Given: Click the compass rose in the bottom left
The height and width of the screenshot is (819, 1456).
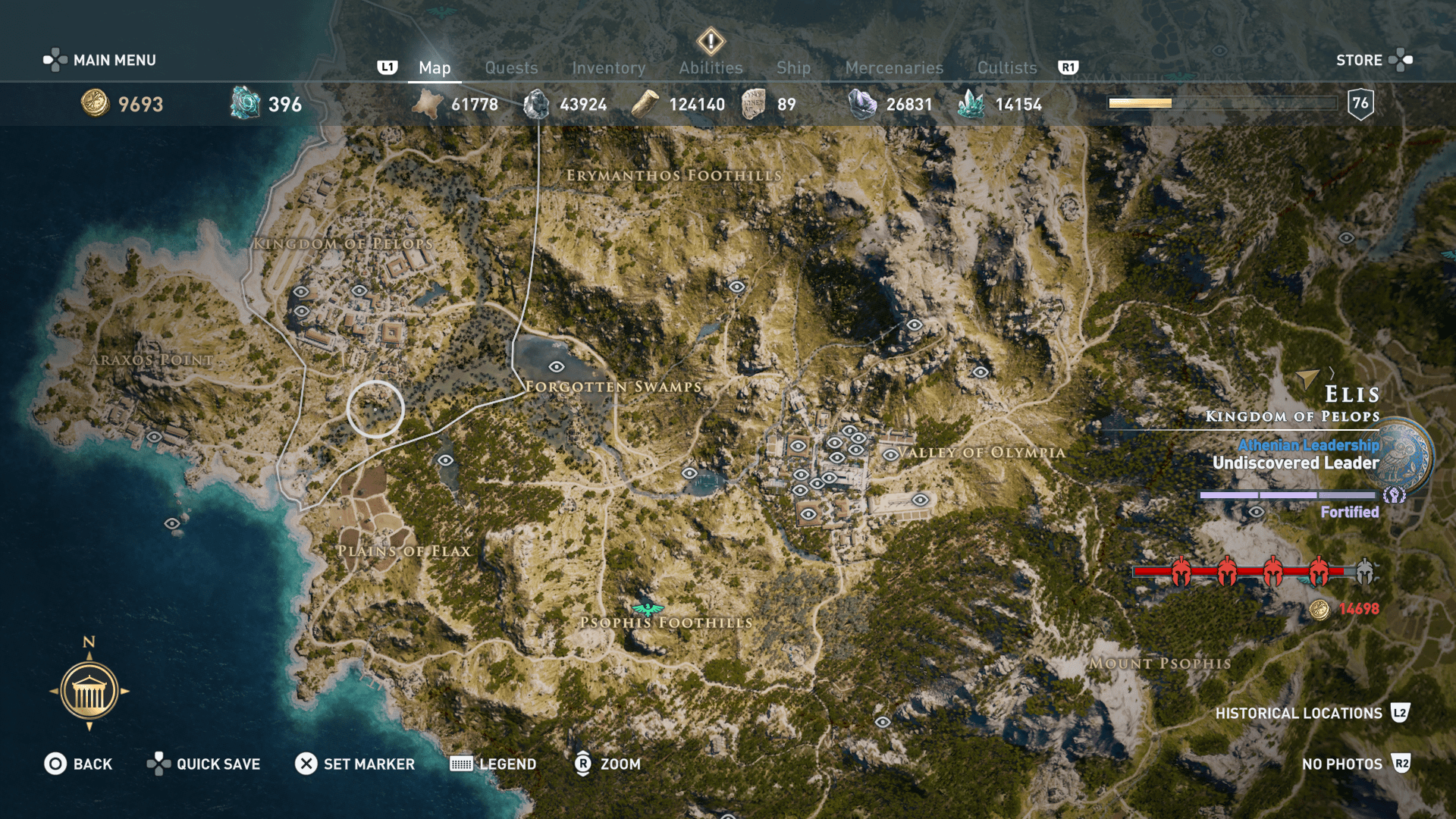Looking at the screenshot, I should coord(90,691).
